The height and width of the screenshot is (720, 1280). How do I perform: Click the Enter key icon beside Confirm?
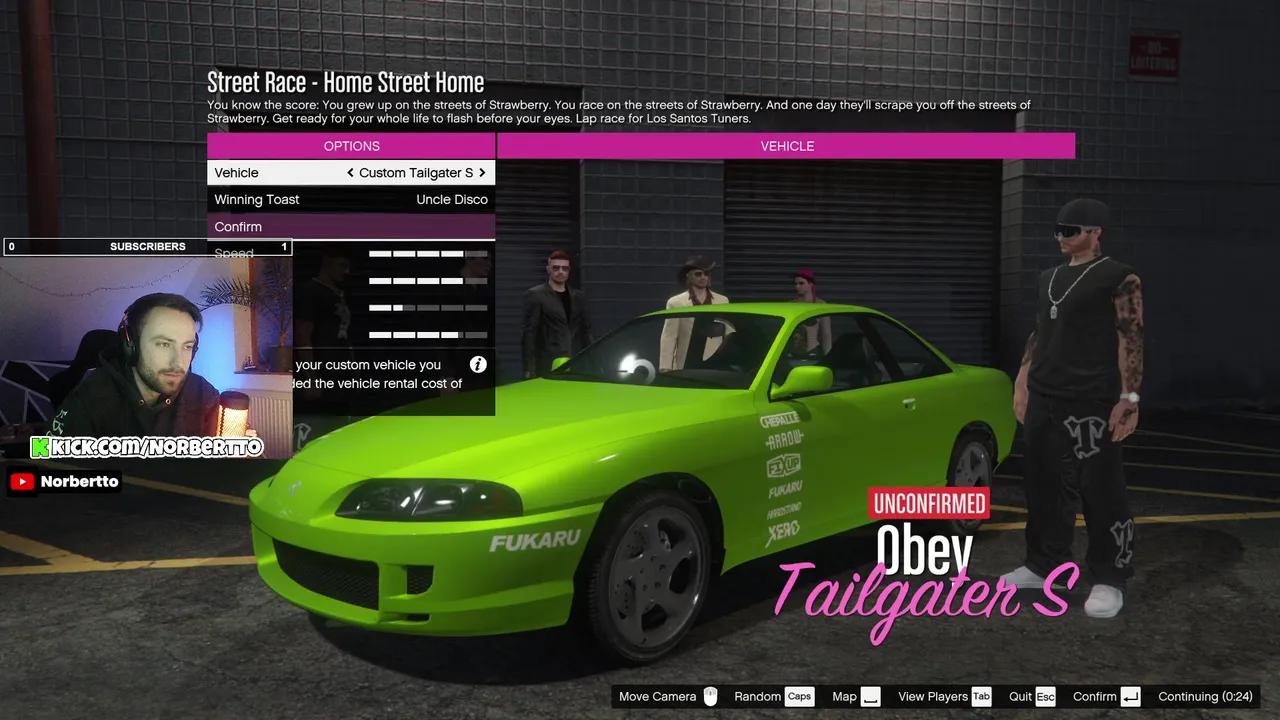pyautogui.click(x=1131, y=696)
